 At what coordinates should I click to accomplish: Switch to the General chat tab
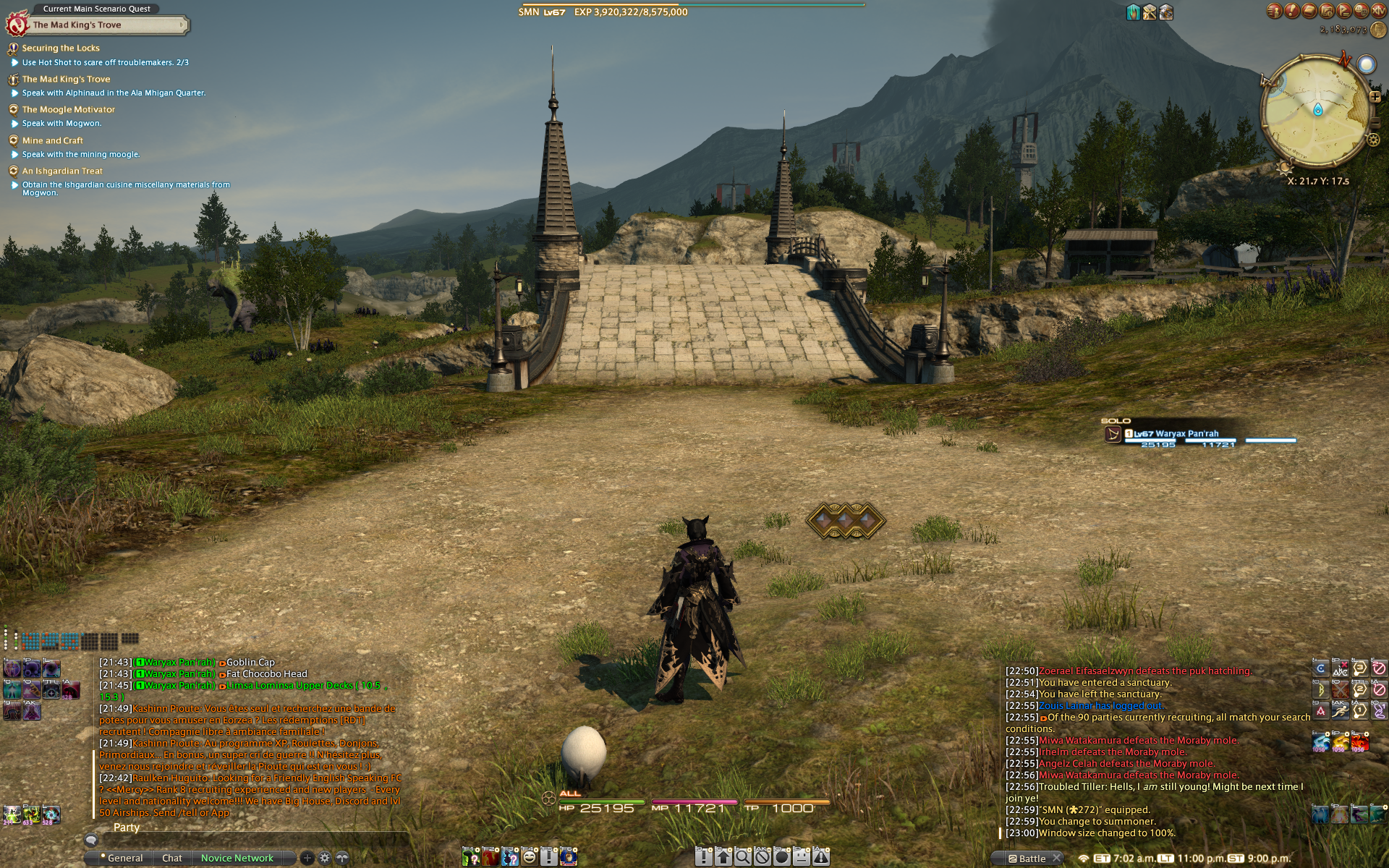(x=125, y=858)
